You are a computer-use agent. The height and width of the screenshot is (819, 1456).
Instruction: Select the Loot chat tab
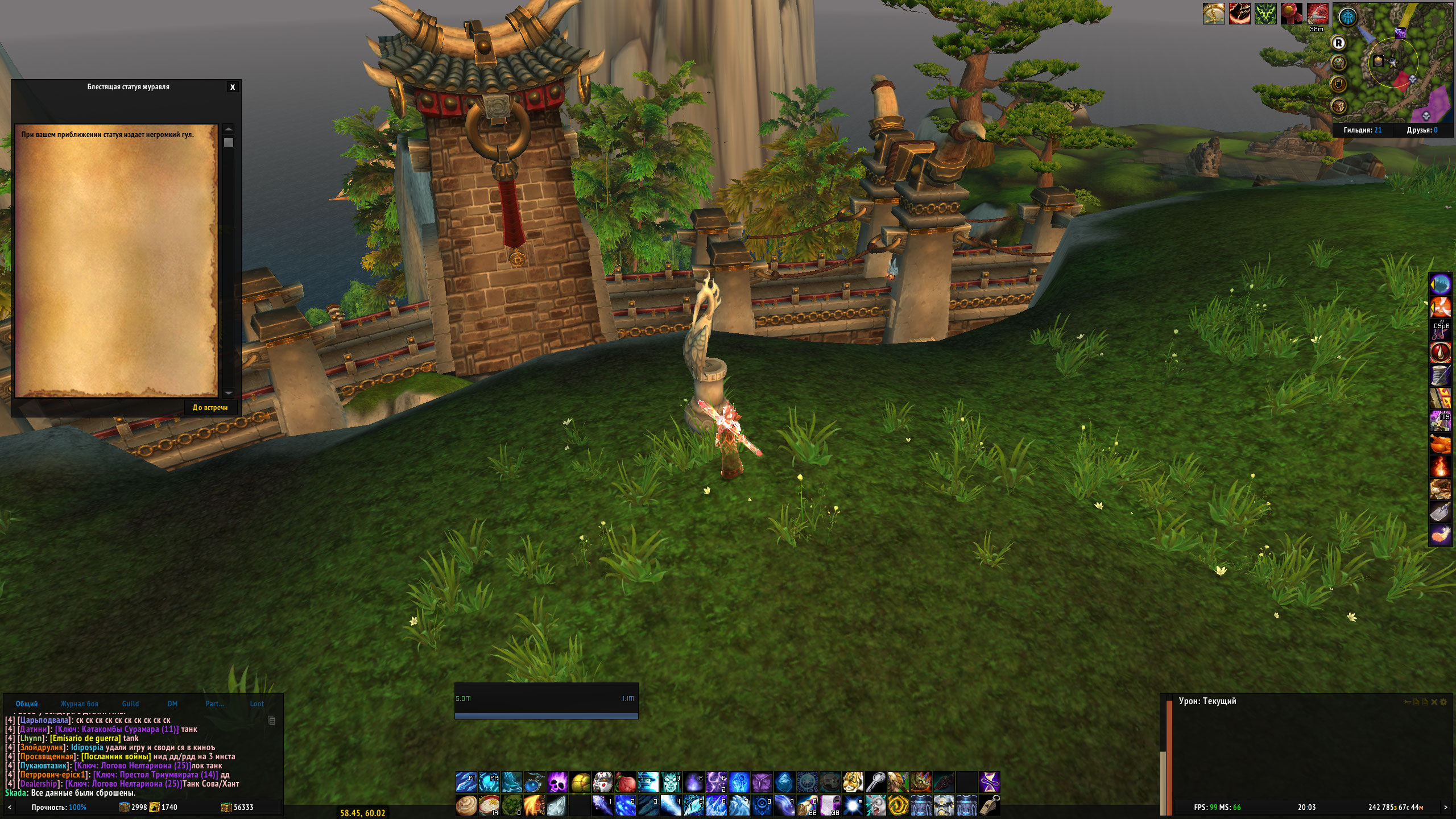coord(257,704)
